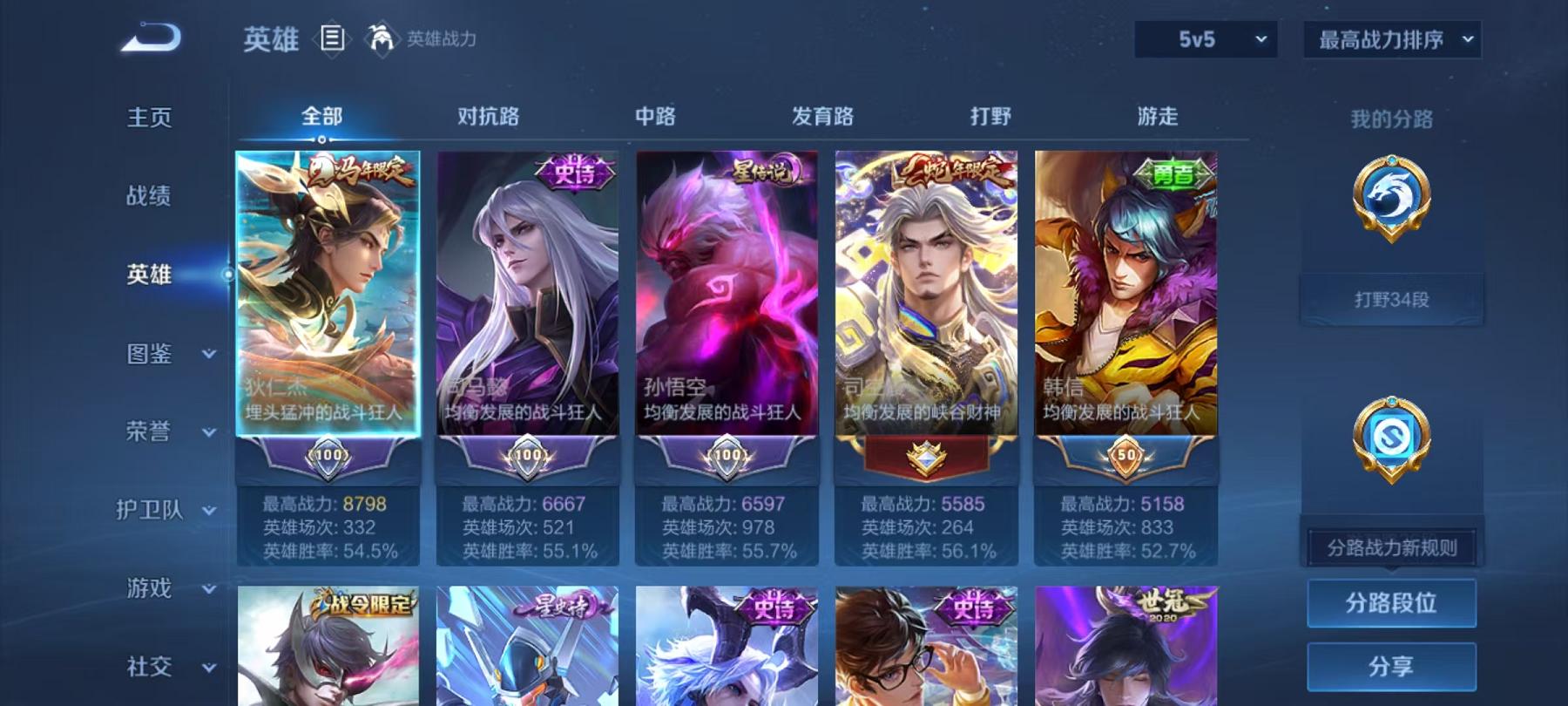Open the hero list icon beside the 英雄 title

coord(333,37)
